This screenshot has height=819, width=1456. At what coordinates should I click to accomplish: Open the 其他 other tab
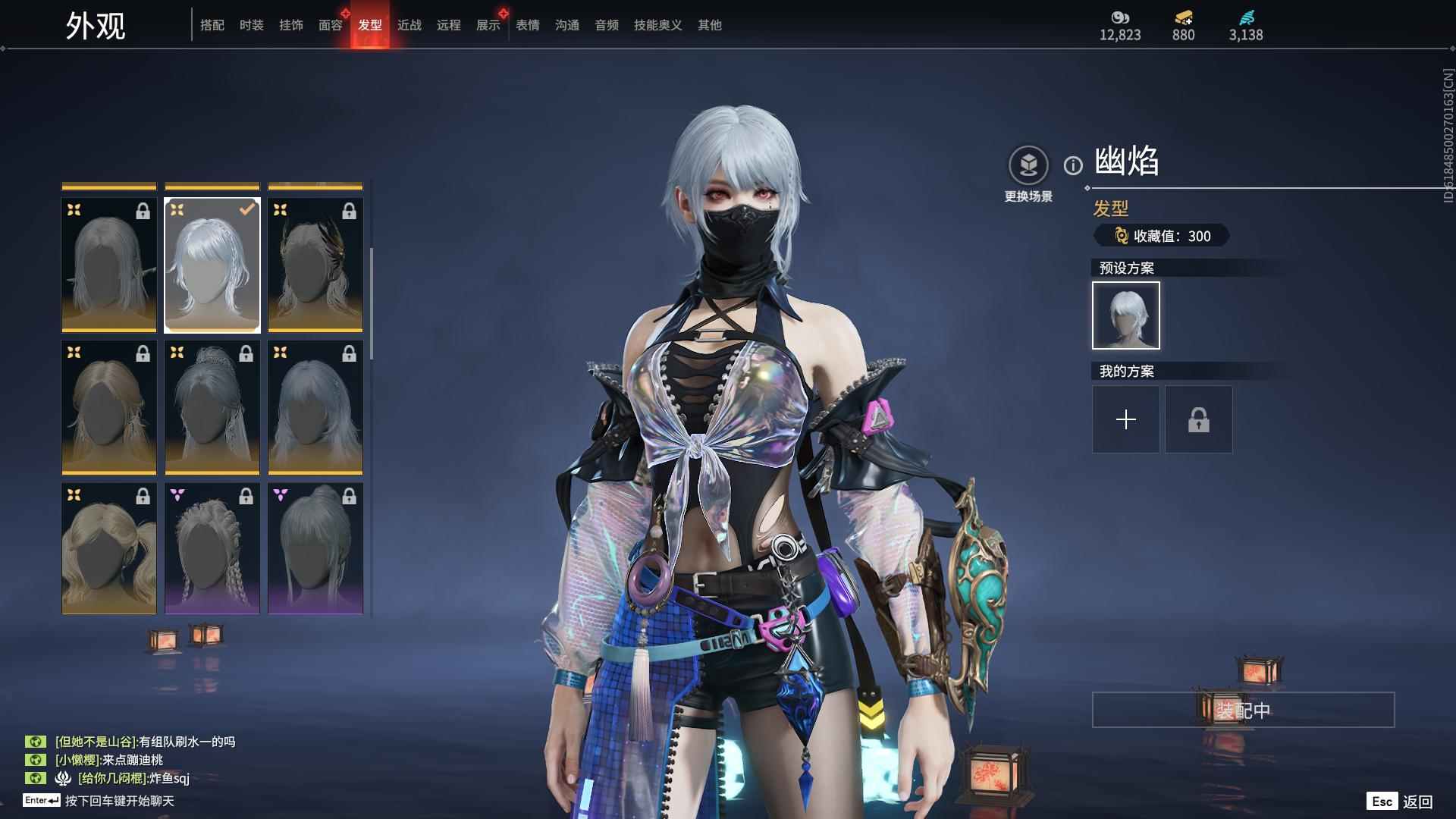tap(709, 25)
